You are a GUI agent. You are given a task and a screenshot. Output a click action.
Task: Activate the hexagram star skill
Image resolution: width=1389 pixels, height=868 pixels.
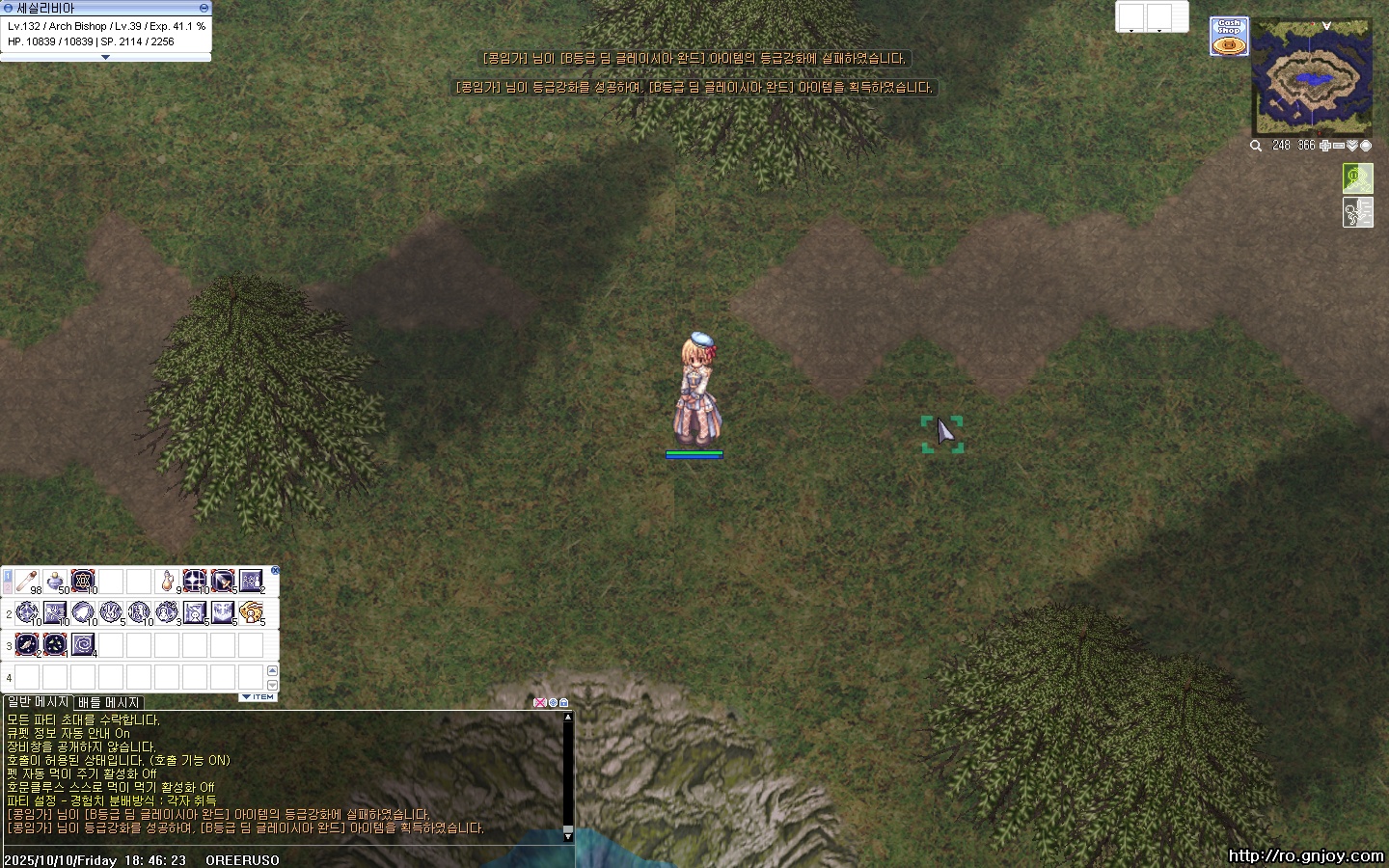(x=83, y=581)
